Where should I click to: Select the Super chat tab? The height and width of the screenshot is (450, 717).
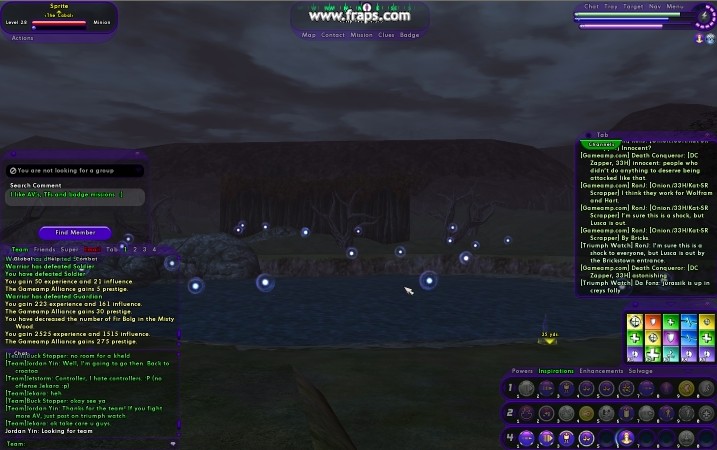(69, 249)
